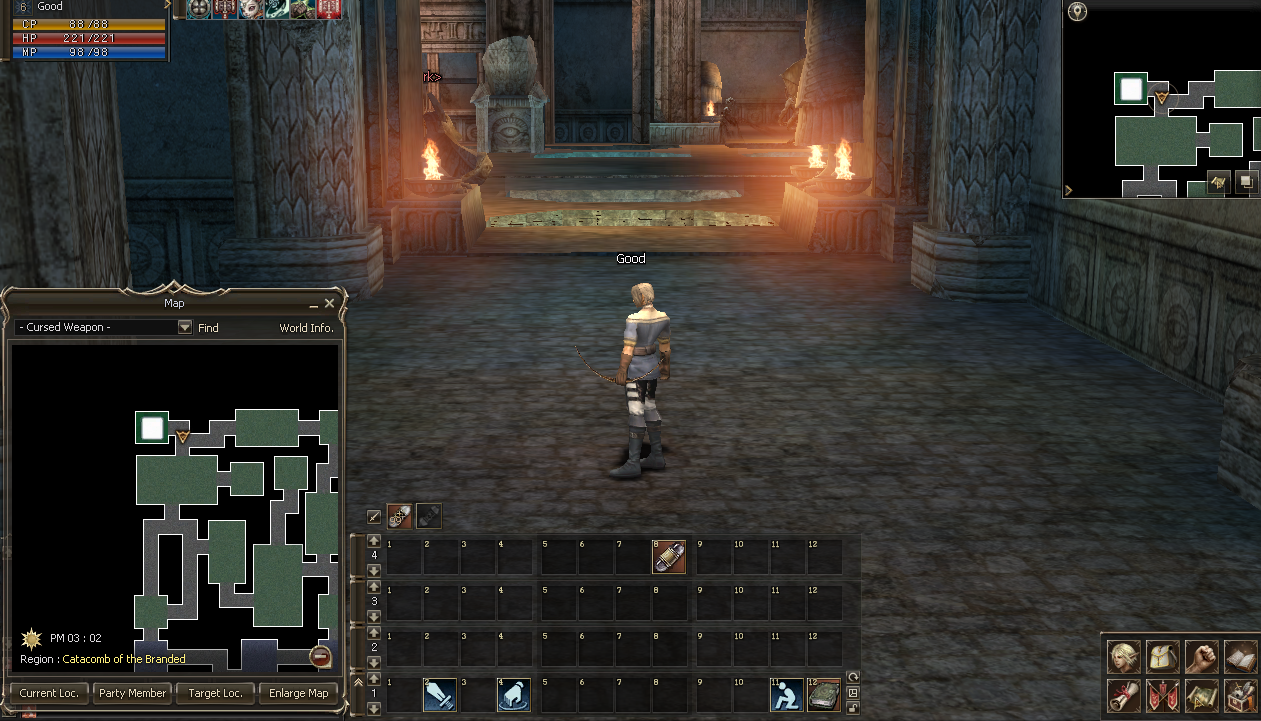The width and height of the screenshot is (1261, 721).
Task: Toggle the sit/stand action icon
Action: (x=787, y=695)
